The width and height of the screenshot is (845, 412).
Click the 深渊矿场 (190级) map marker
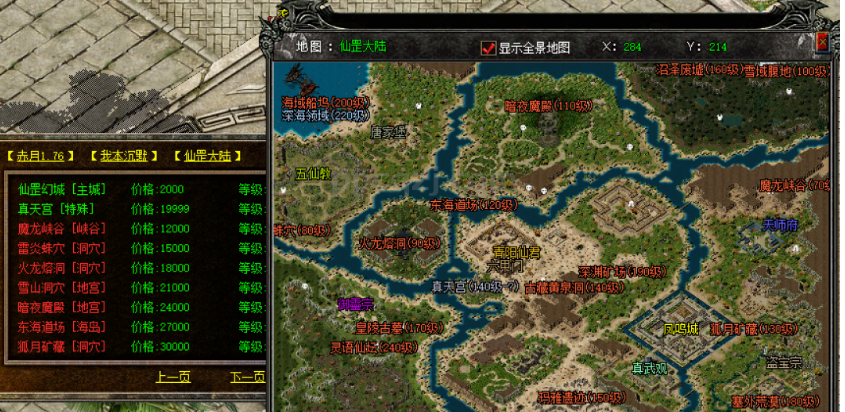(621, 271)
